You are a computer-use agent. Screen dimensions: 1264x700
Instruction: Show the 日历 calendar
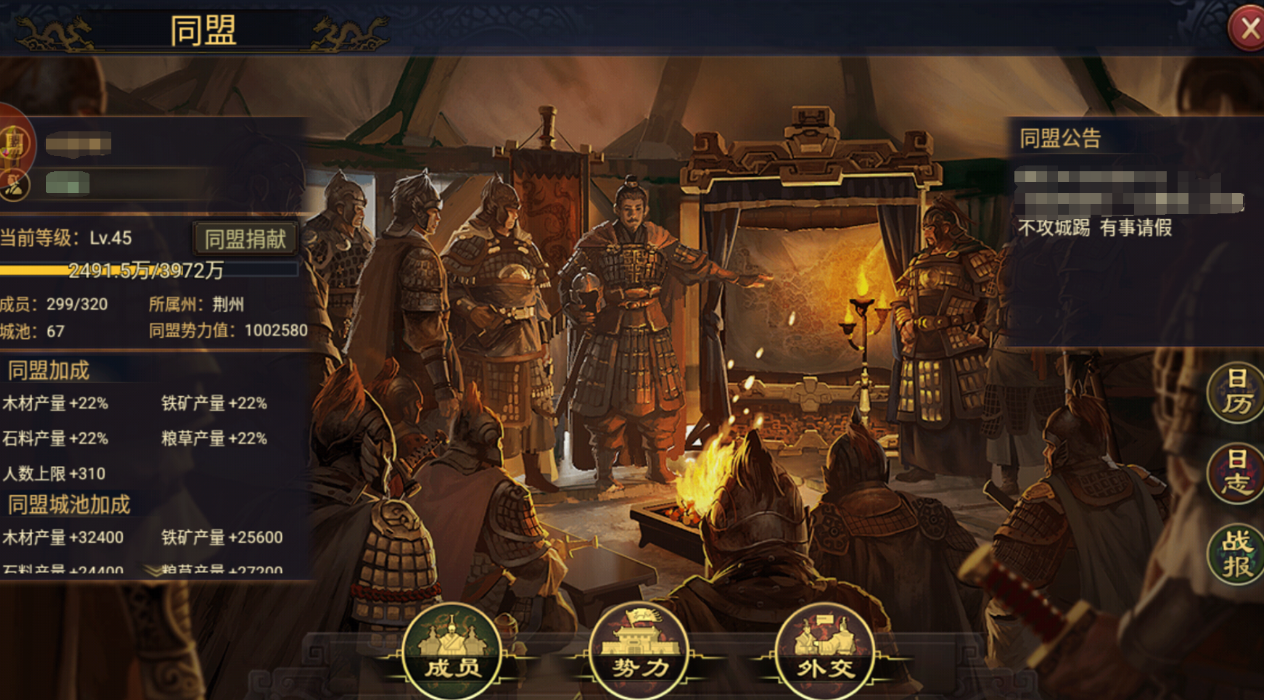click(x=1237, y=391)
